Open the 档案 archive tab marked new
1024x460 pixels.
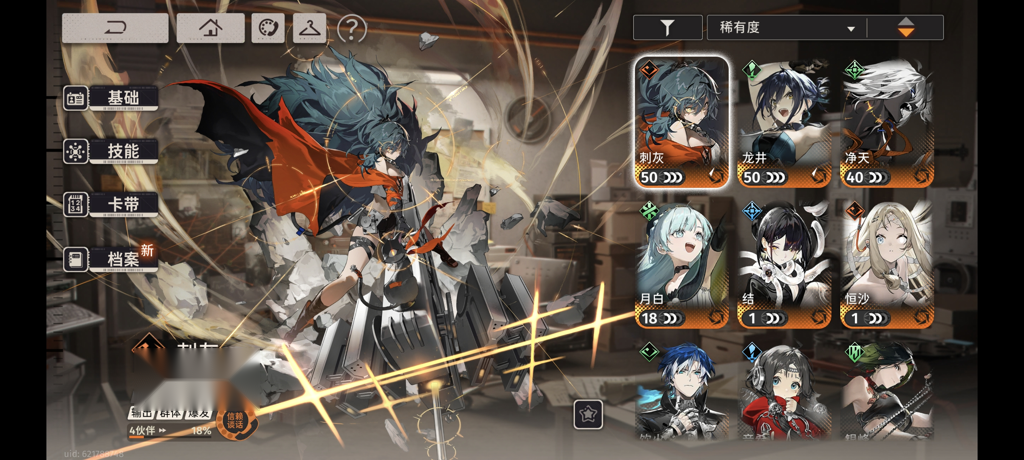(112, 260)
